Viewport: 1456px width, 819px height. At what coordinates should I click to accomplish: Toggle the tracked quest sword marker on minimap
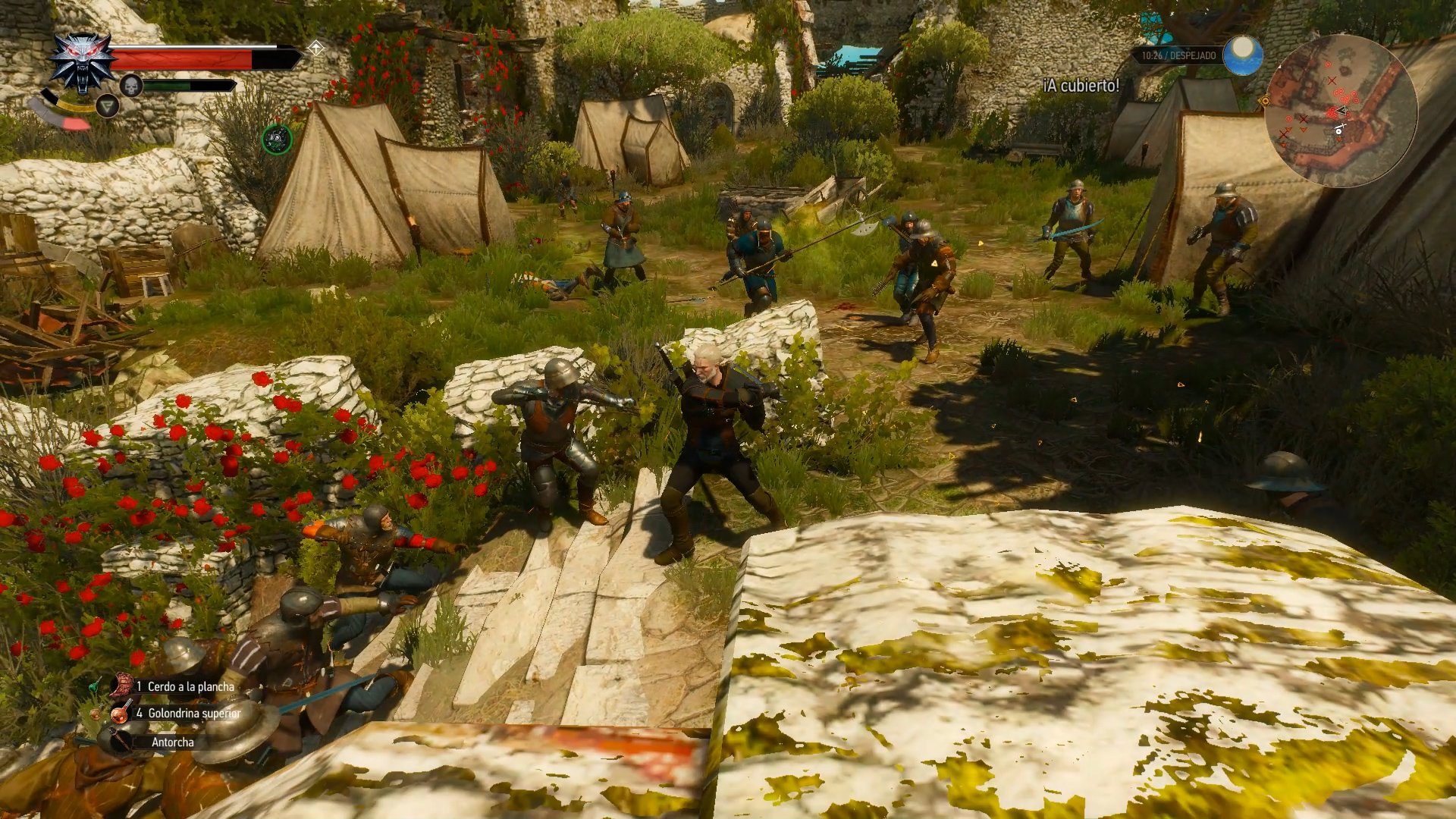1340,125
